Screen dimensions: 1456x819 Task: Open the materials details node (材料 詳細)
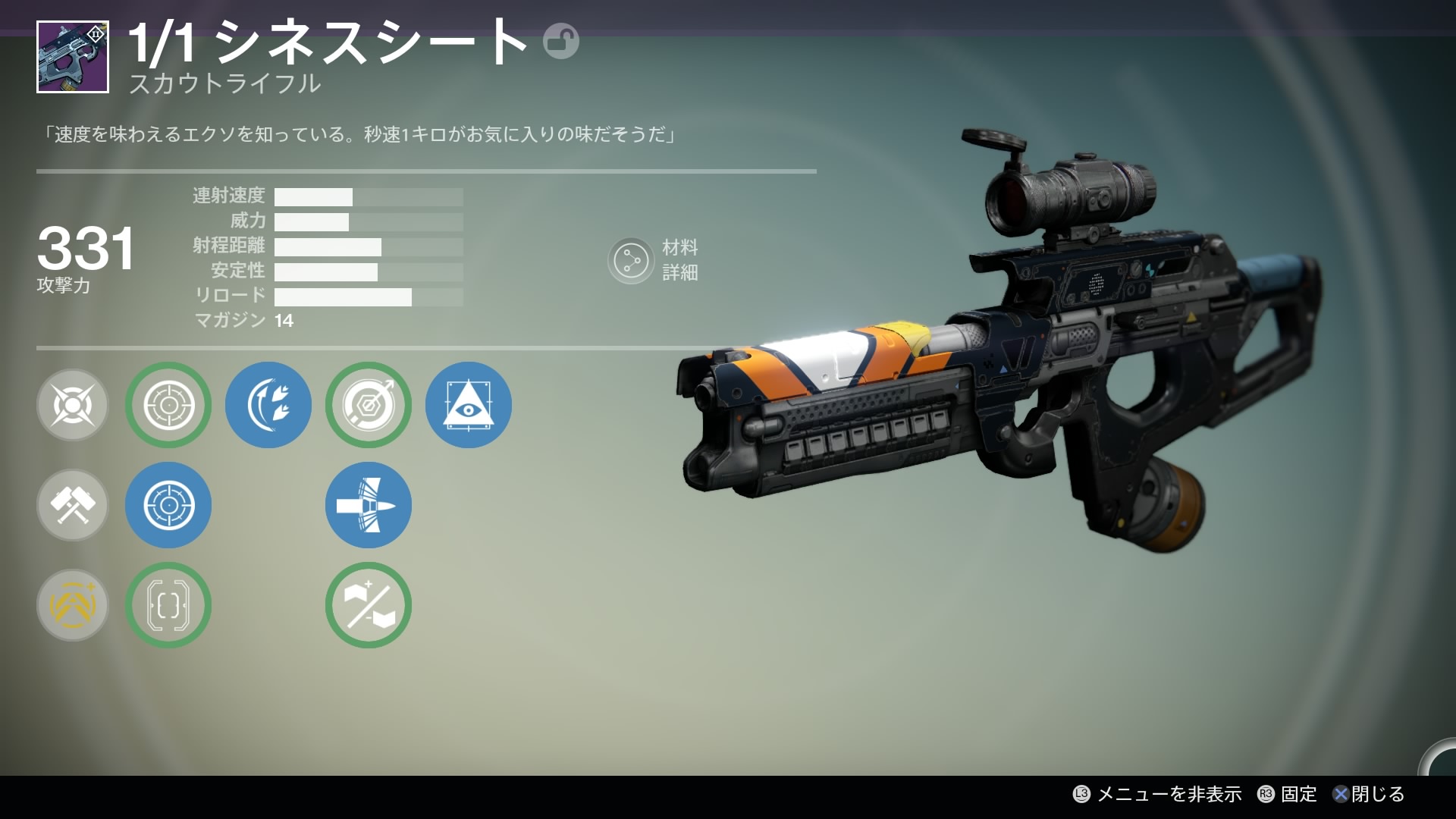(x=631, y=261)
